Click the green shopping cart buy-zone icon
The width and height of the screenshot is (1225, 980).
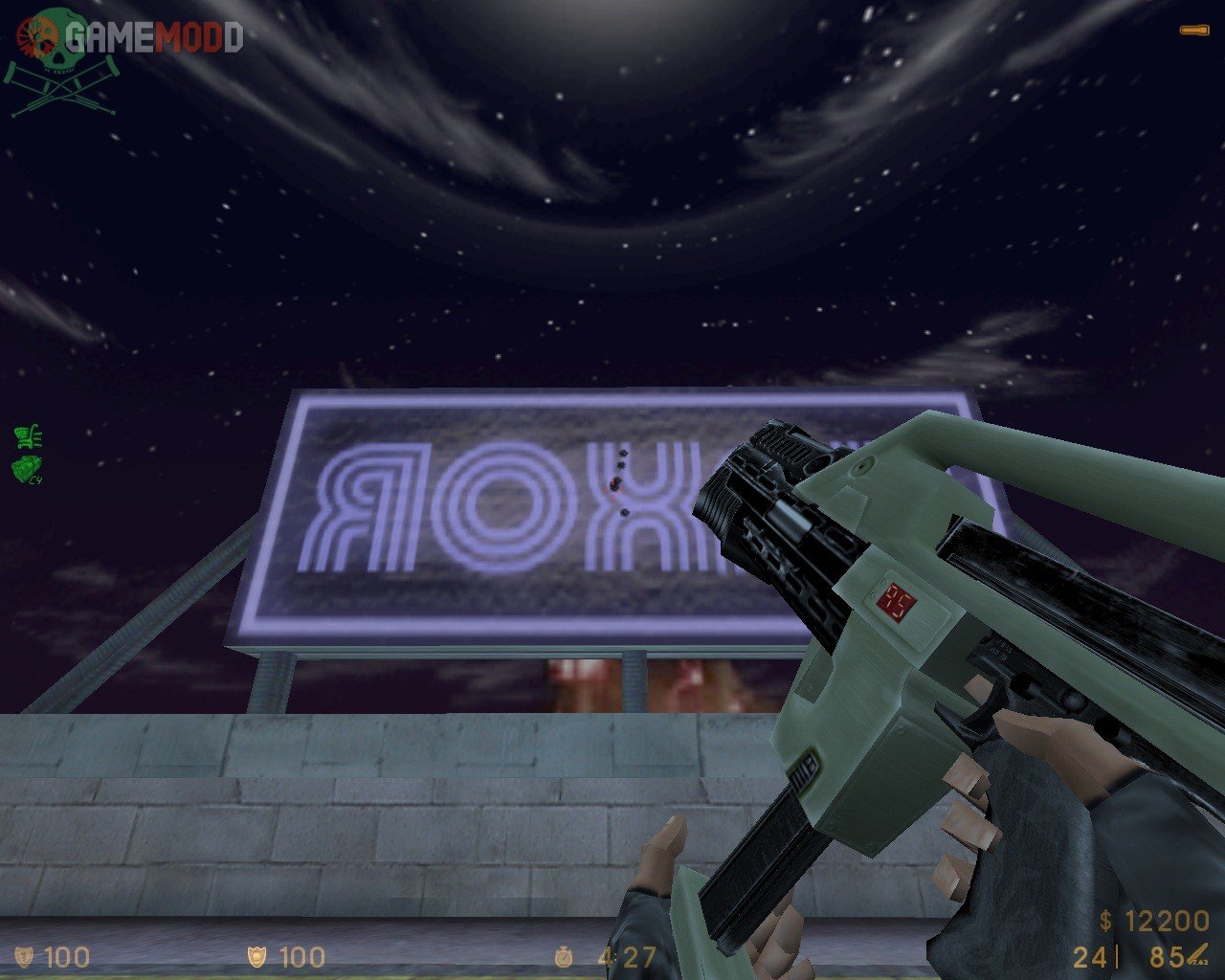[x=27, y=437]
